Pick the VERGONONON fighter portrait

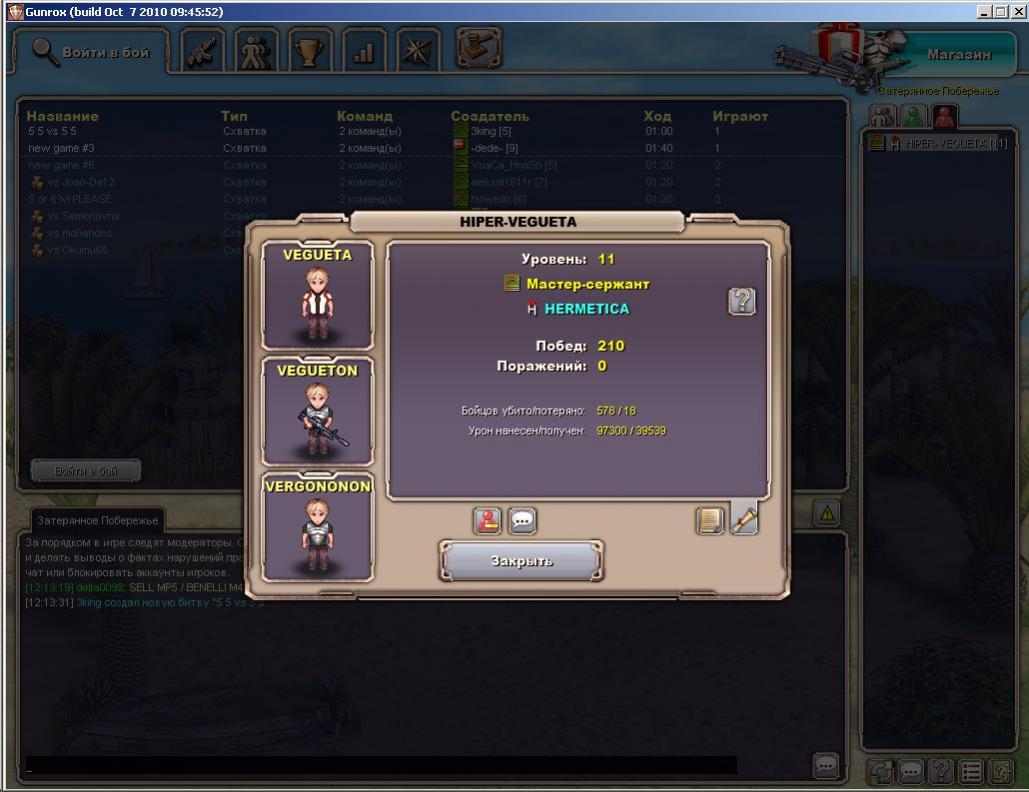(x=317, y=527)
